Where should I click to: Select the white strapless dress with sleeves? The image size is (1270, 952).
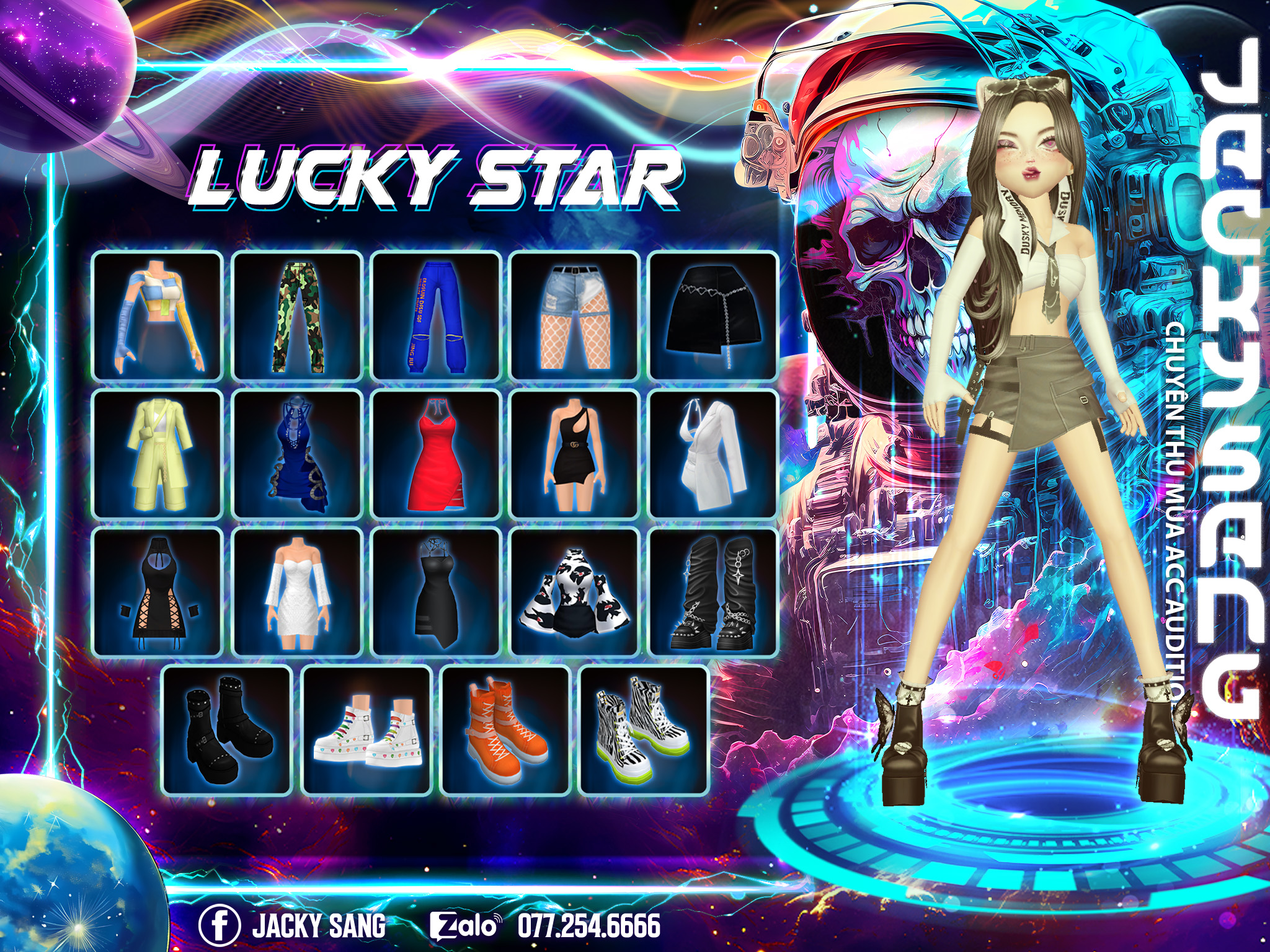(x=297, y=593)
